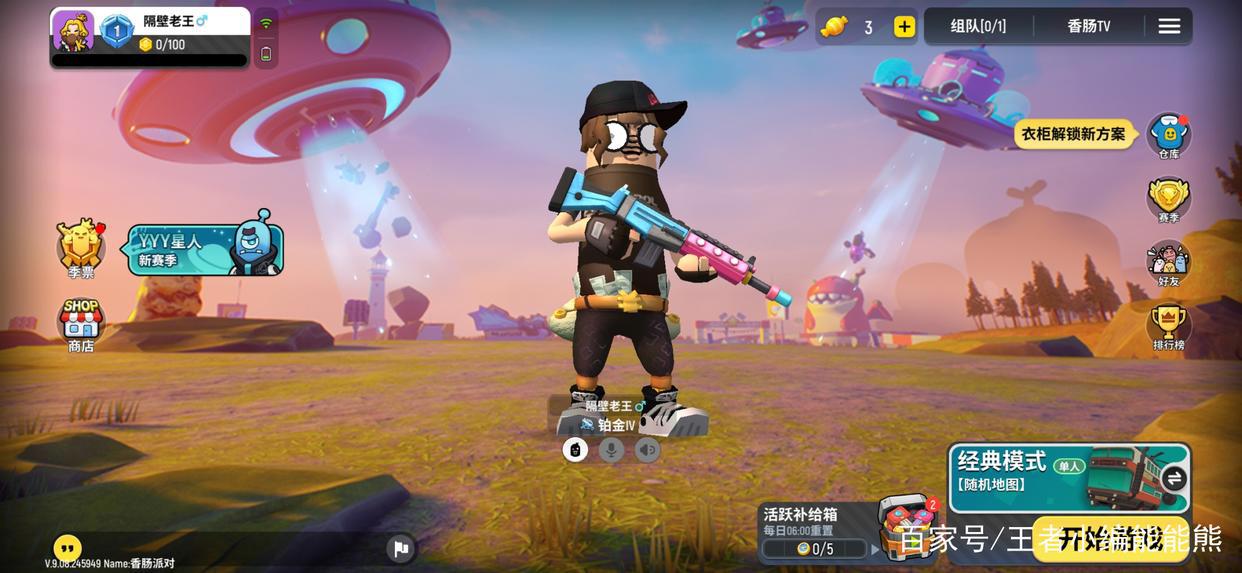Open the 活跃补给箱 supply chest
This screenshot has height=573, width=1242.
(905, 525)
